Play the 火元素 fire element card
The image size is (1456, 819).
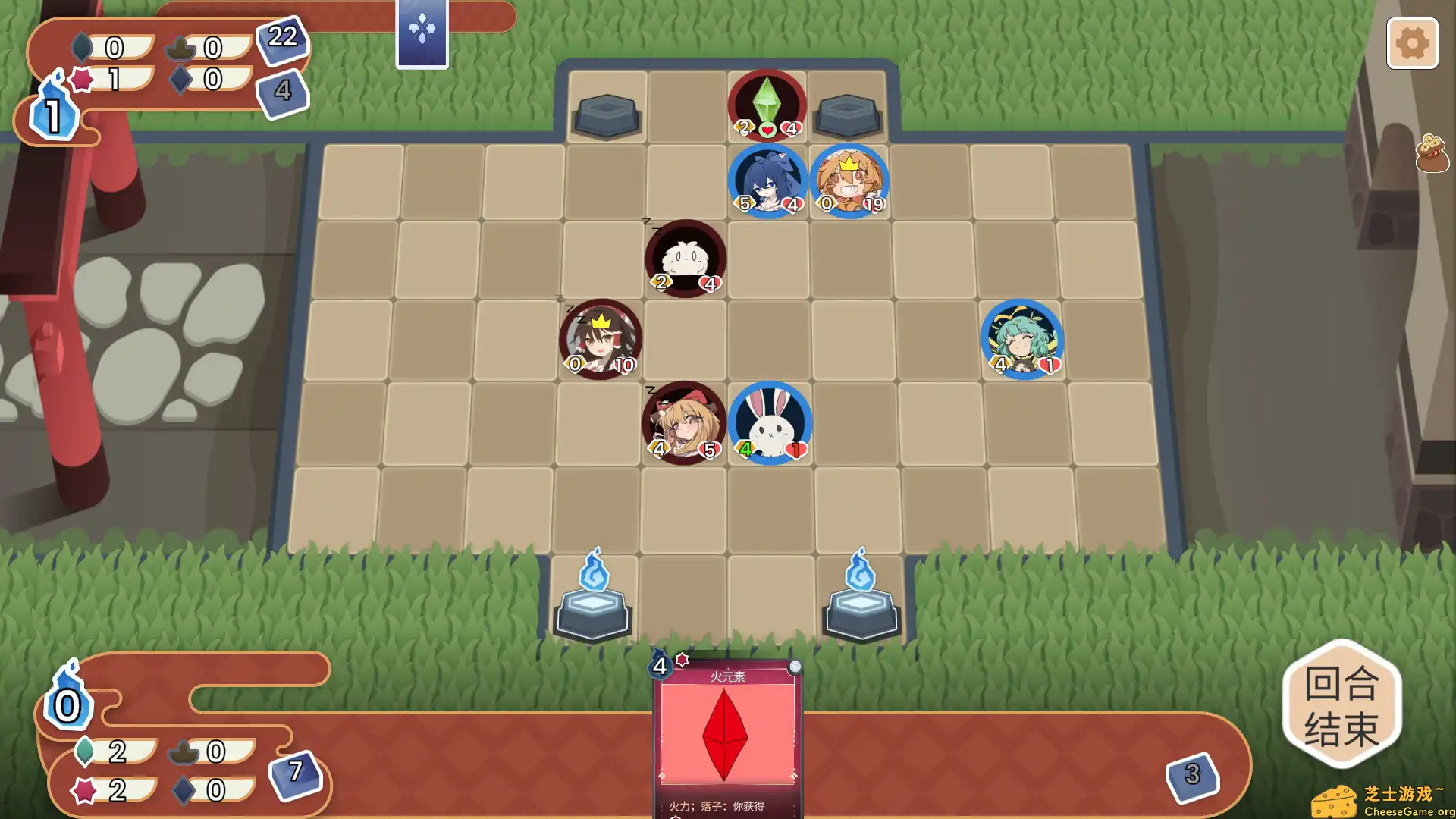click(x=728, y=739)
